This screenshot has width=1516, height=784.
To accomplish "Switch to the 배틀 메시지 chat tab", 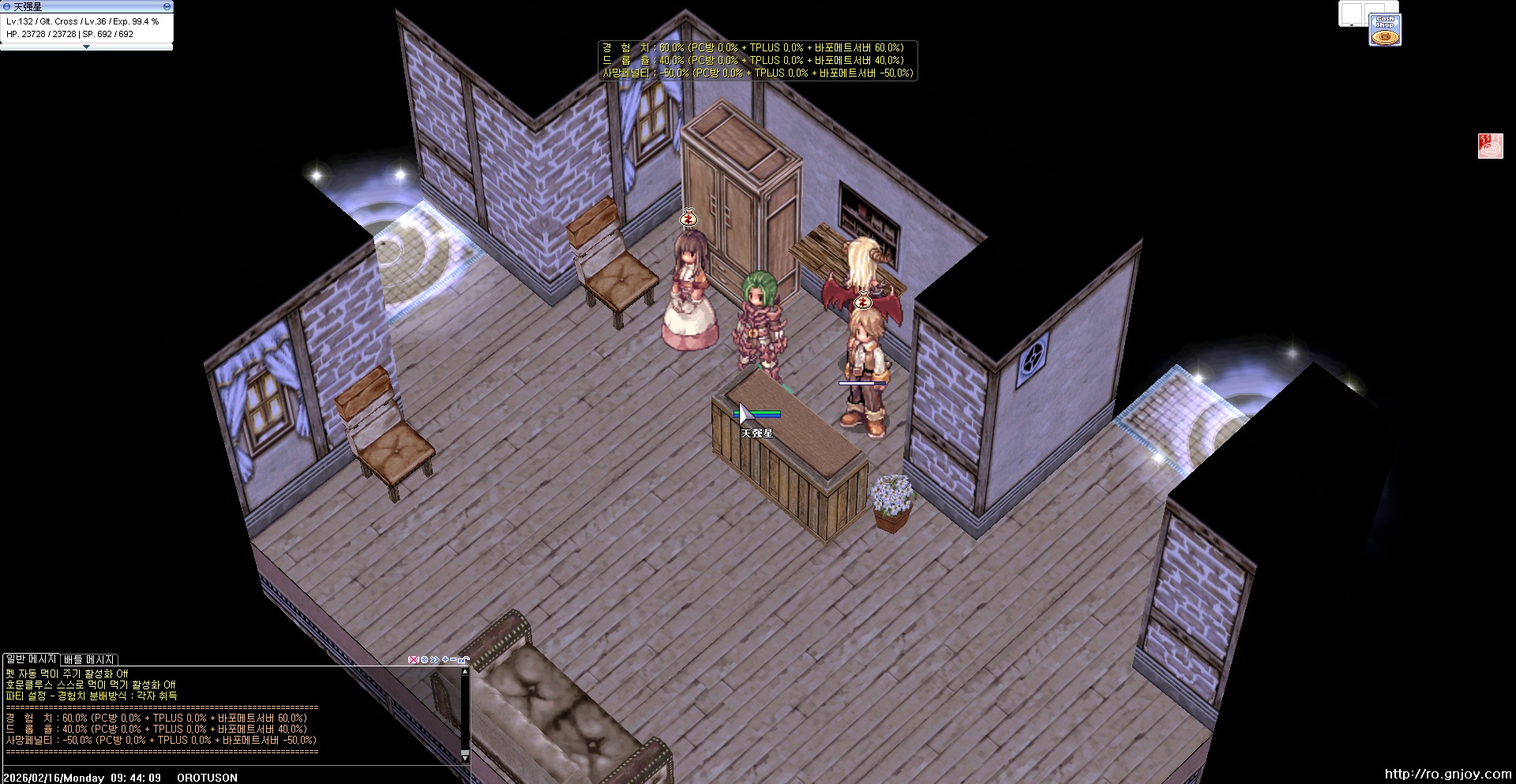I will click(89, 660).
